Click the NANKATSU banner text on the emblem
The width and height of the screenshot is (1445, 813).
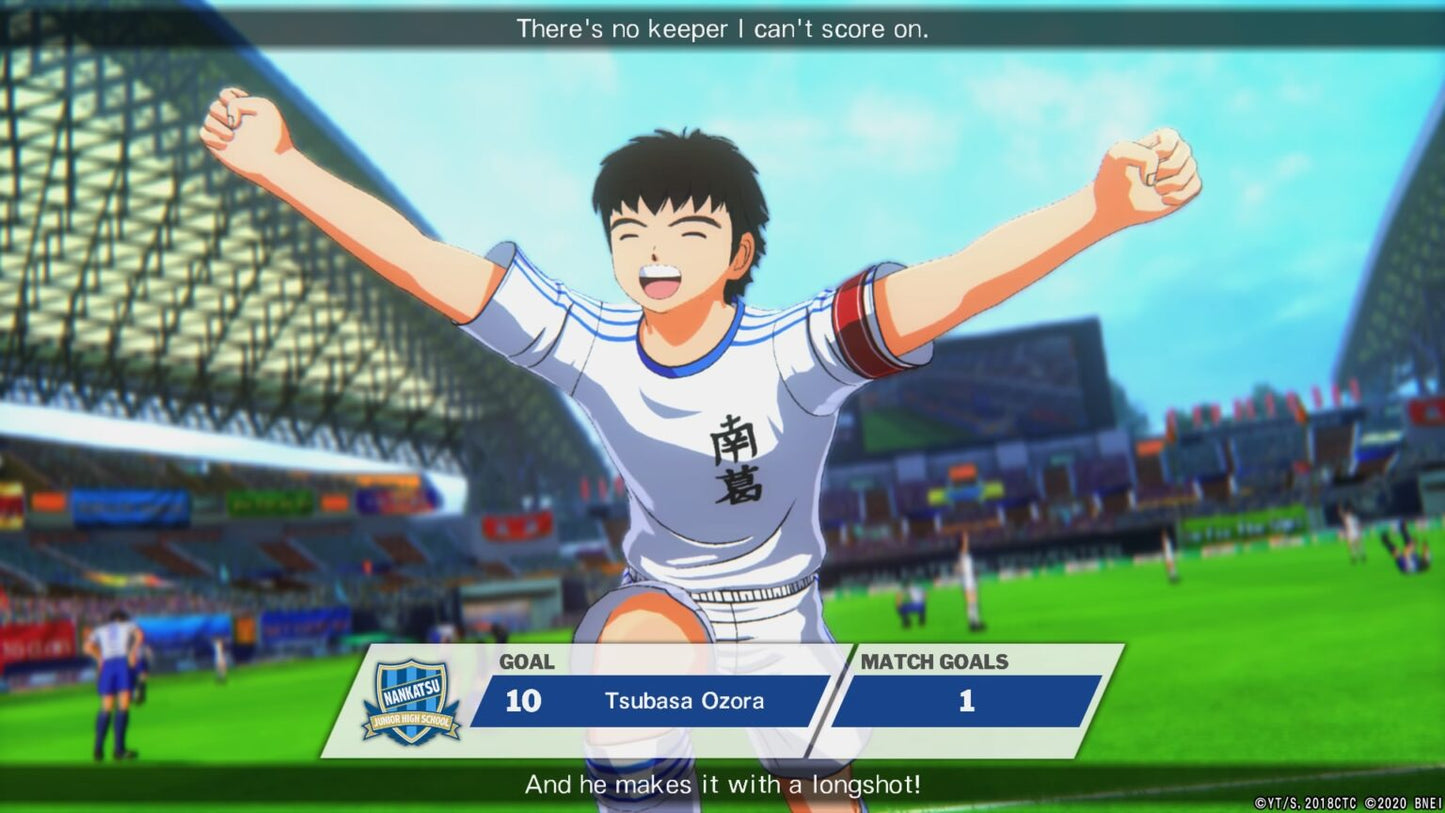pos(413,690)
